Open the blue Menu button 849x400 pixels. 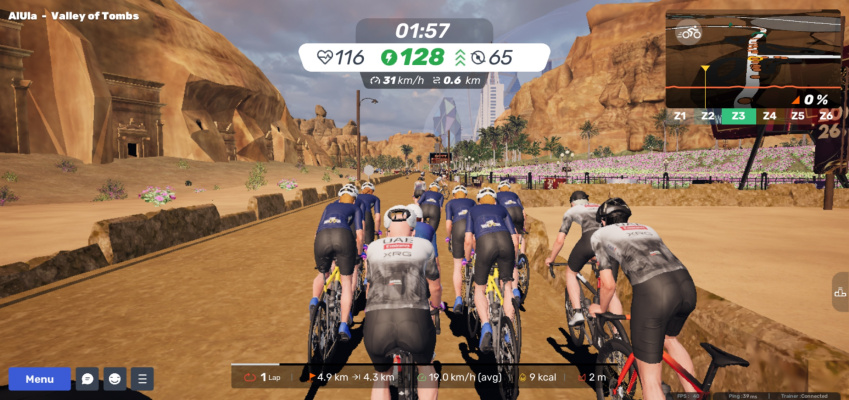click(x=40, y=379)
